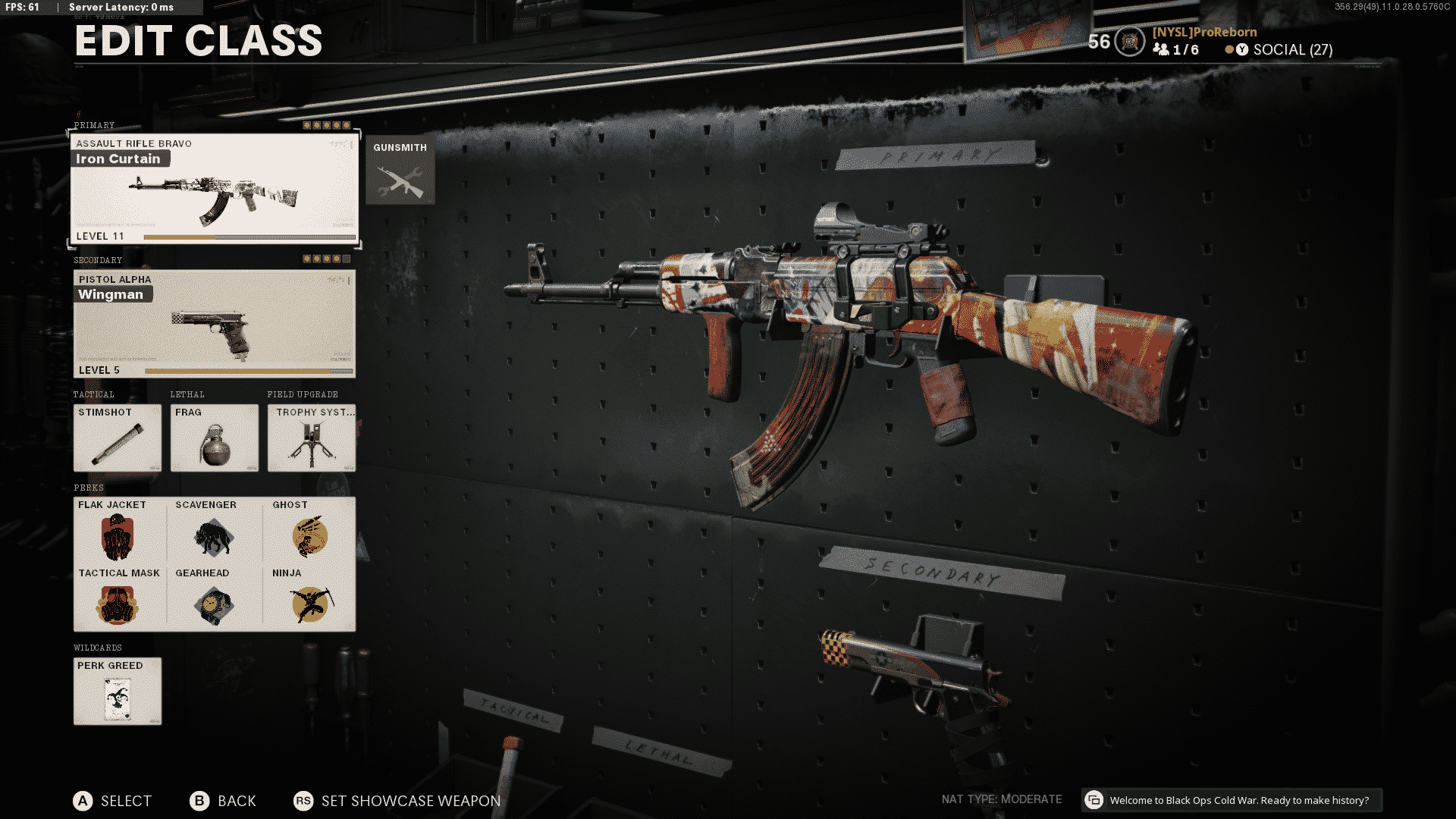Go back from Edit Class
This screenshot has width=1456, height=819.
pos(223,801)
